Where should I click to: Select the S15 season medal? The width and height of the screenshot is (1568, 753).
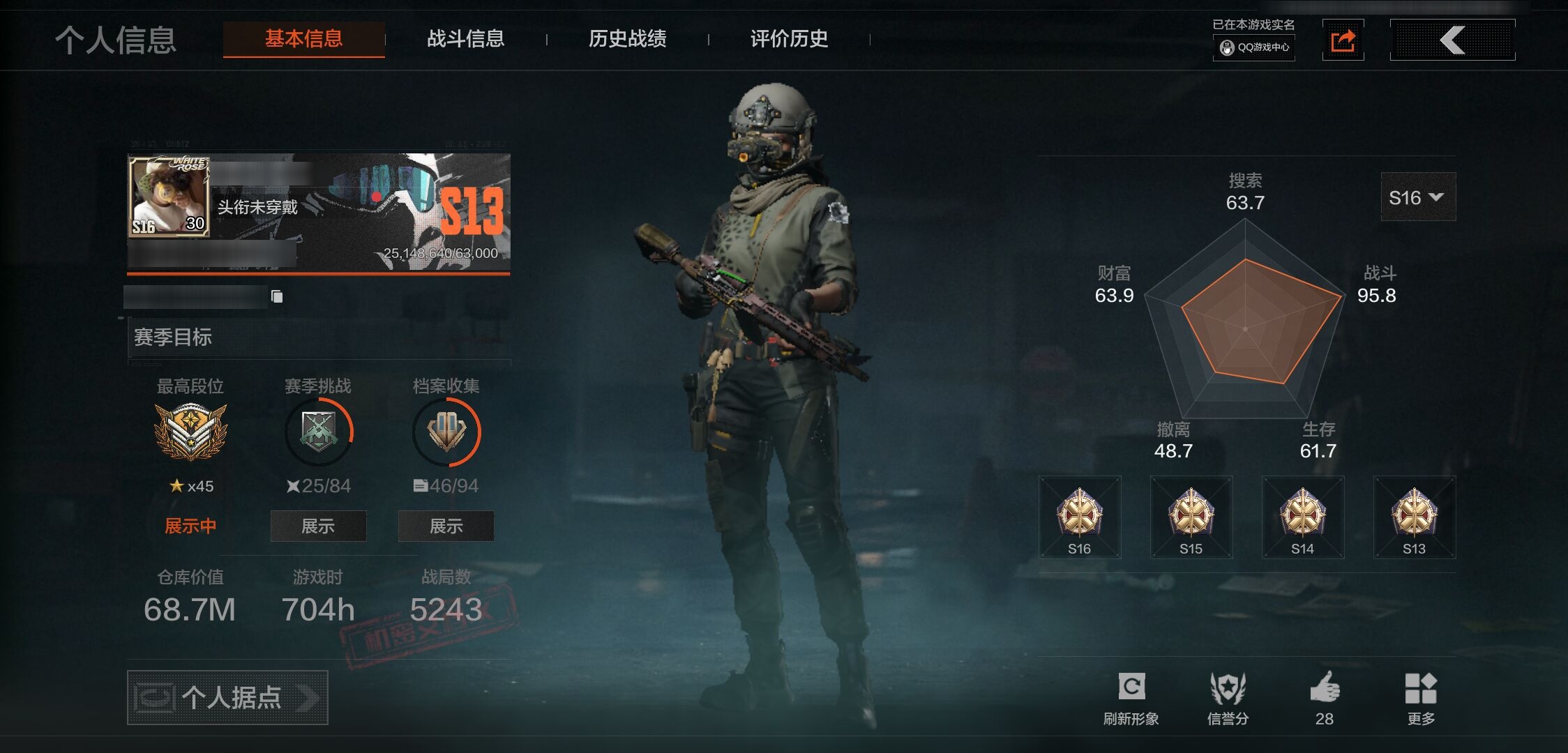(1191, 517)
